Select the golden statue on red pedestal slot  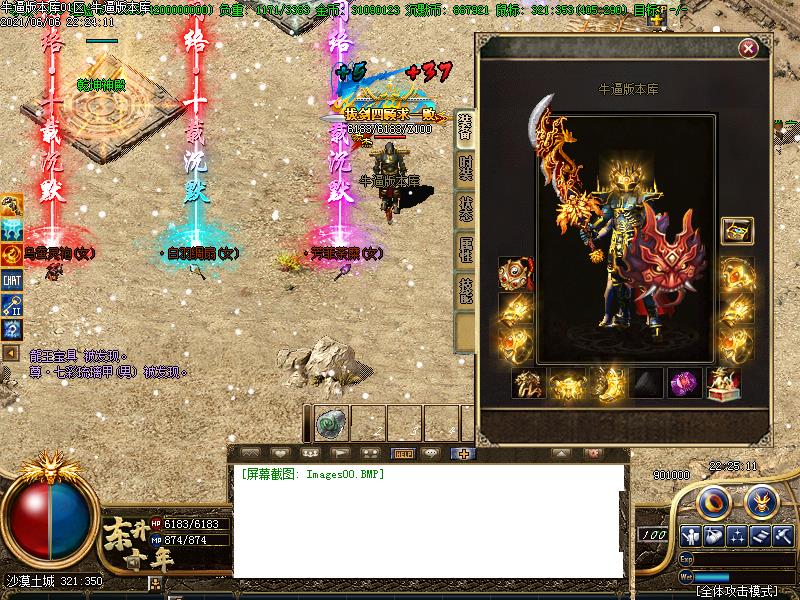pos(723,384)
